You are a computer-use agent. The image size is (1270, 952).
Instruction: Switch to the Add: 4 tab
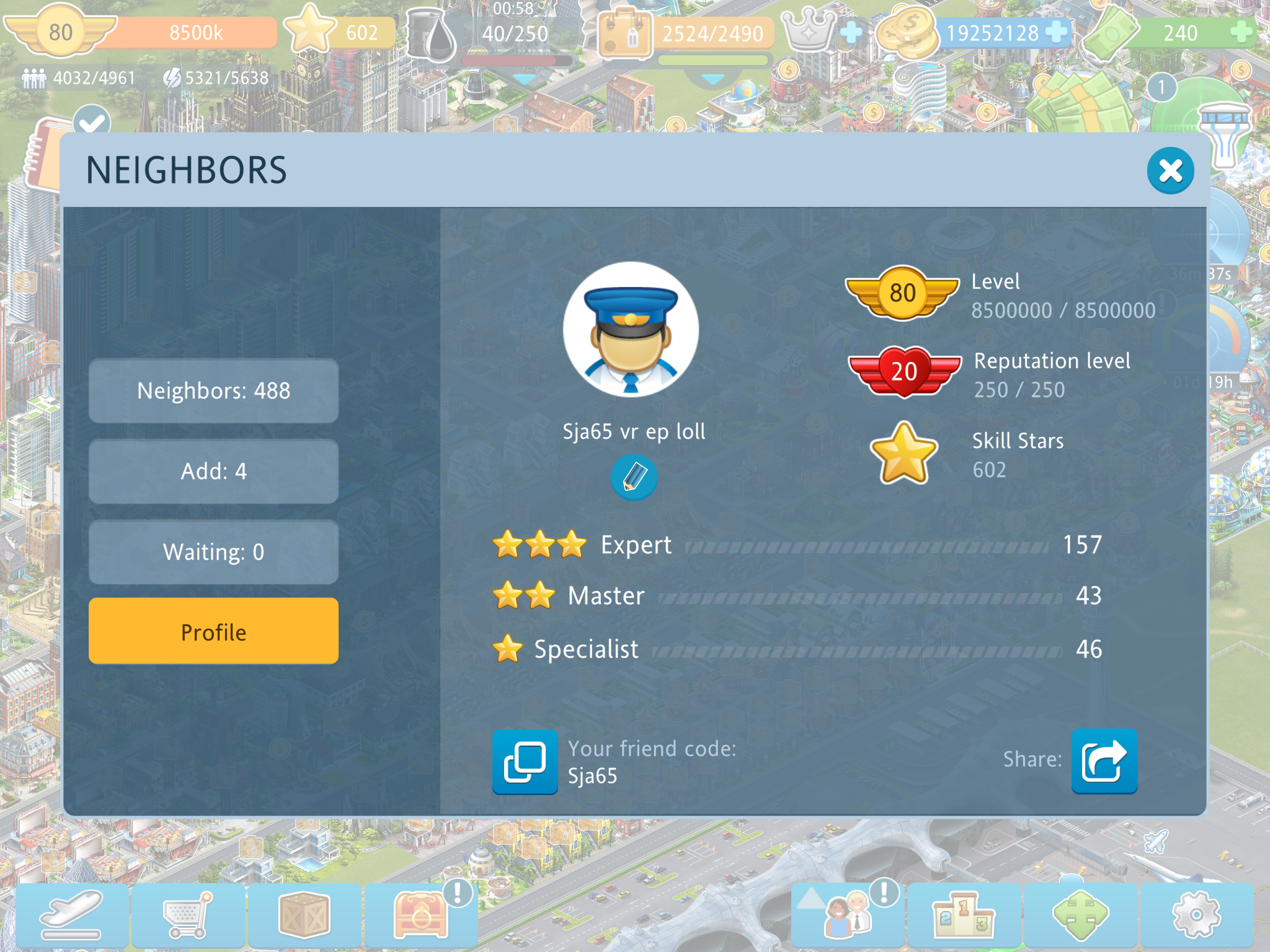(213, 472)
